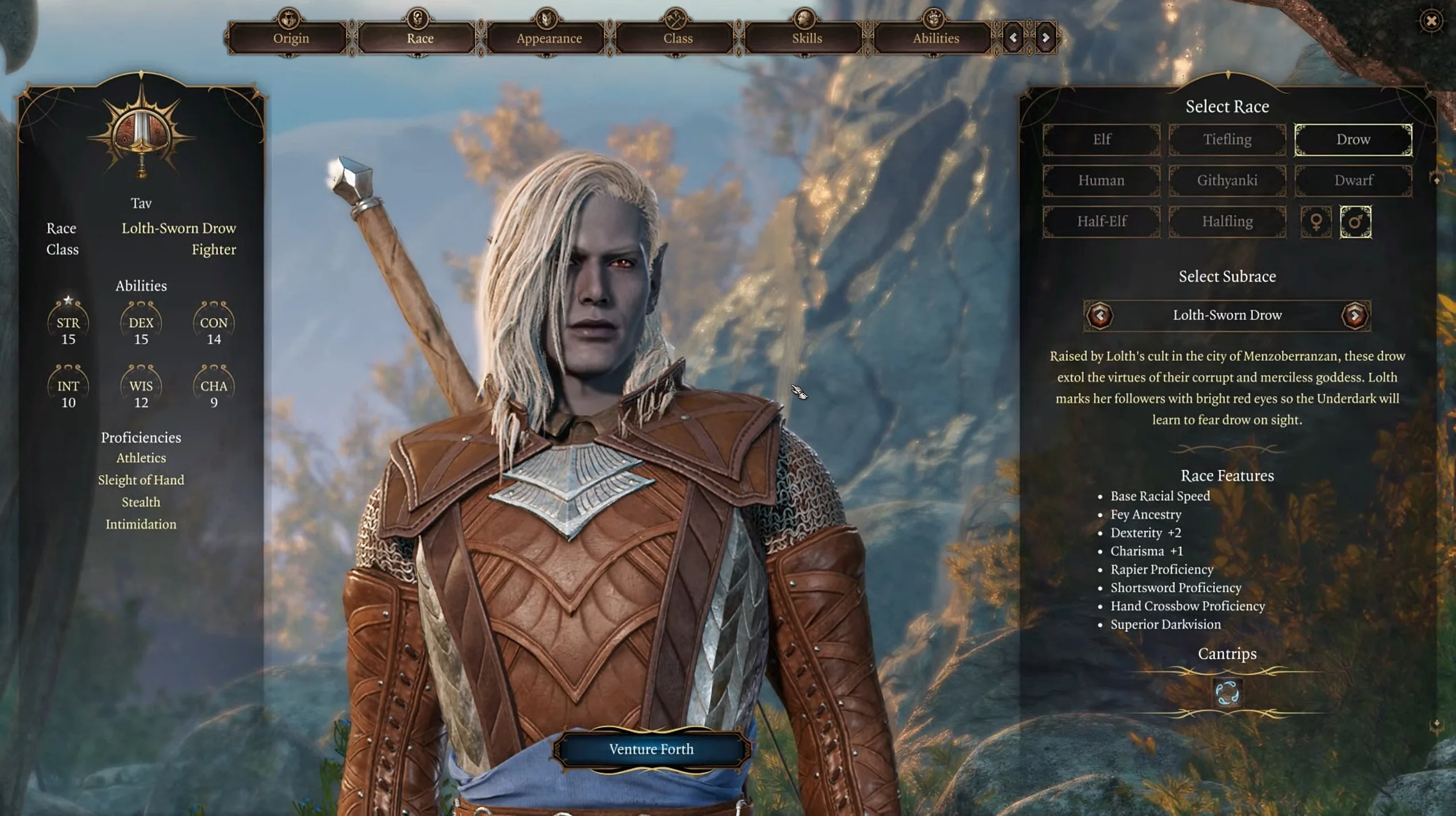Select the male gender symbol
The width and height of the screenshot is (1456, 816).
click(x=1356, y=222)
